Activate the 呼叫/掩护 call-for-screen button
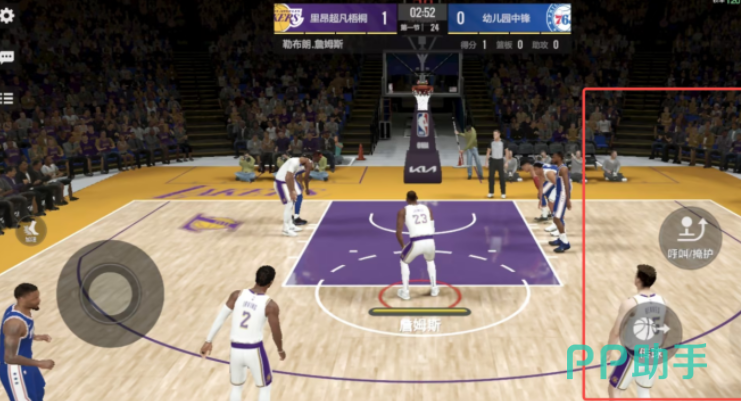Screen dimensions: 741x401 click(x=690, y=237)
